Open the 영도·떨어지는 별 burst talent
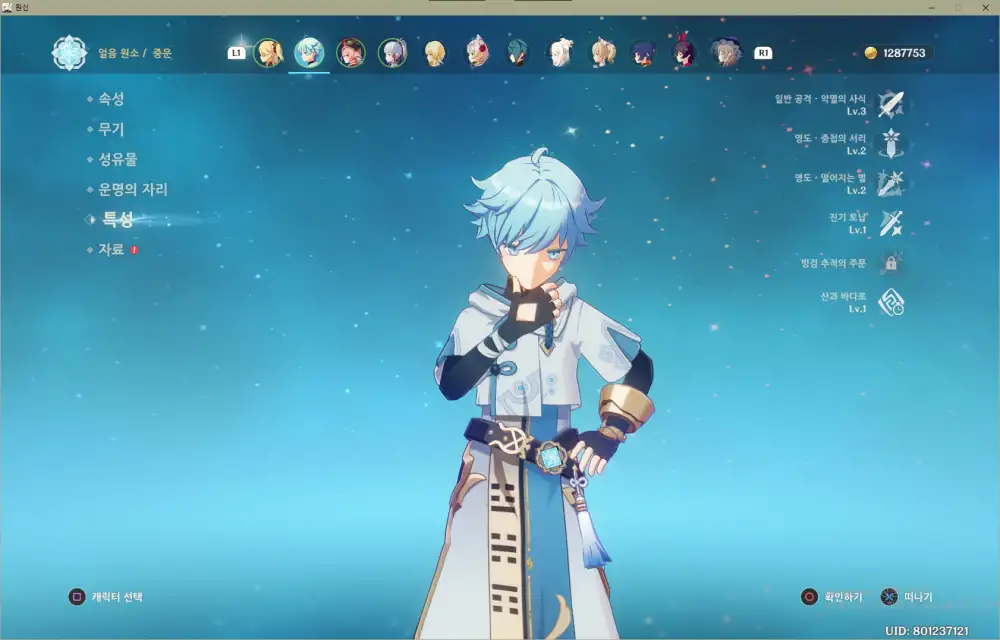The height and width of the screenshot is (640, 1000). click(890, 183)
